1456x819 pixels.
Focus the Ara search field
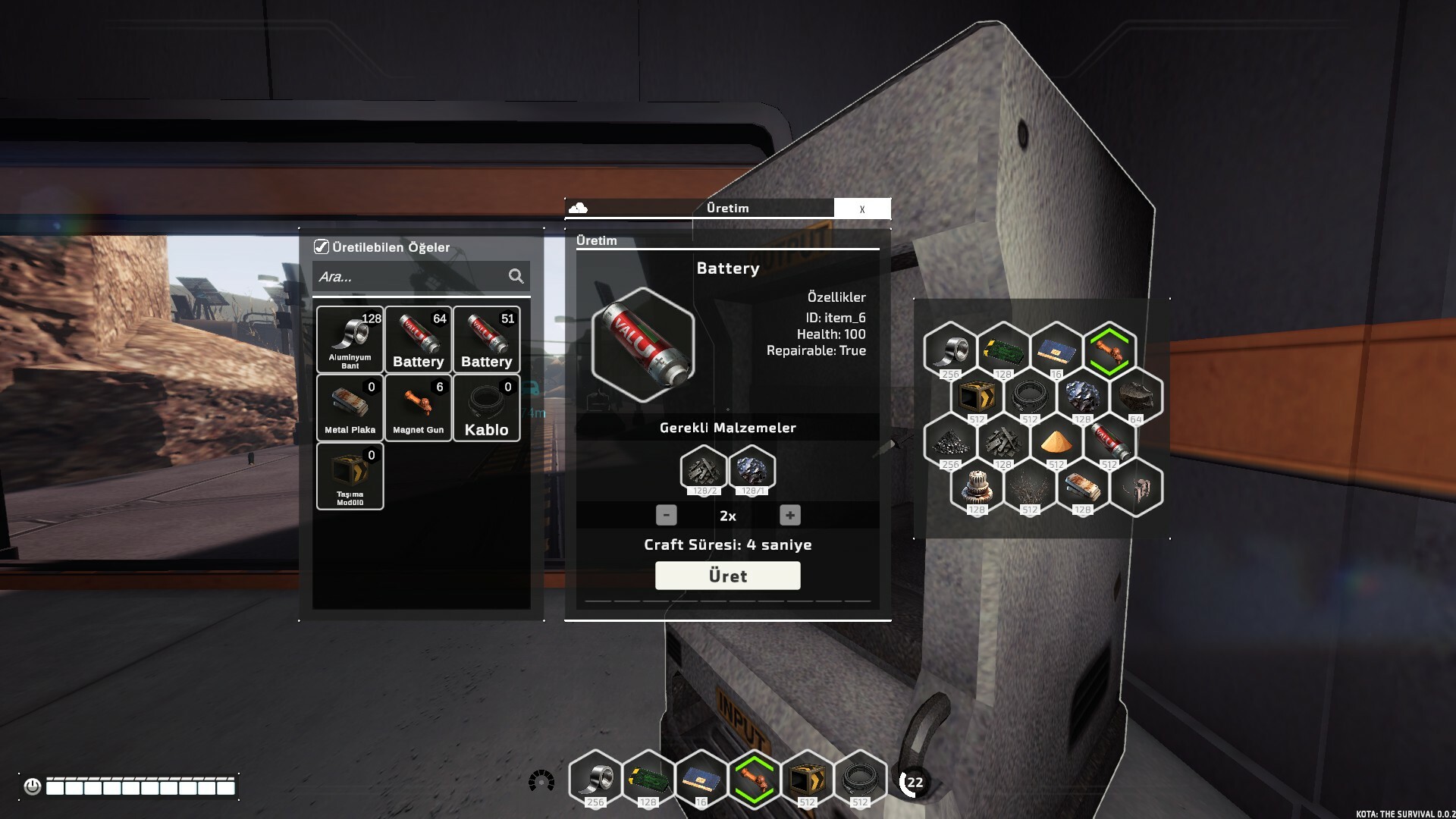(x=409, y=277)
